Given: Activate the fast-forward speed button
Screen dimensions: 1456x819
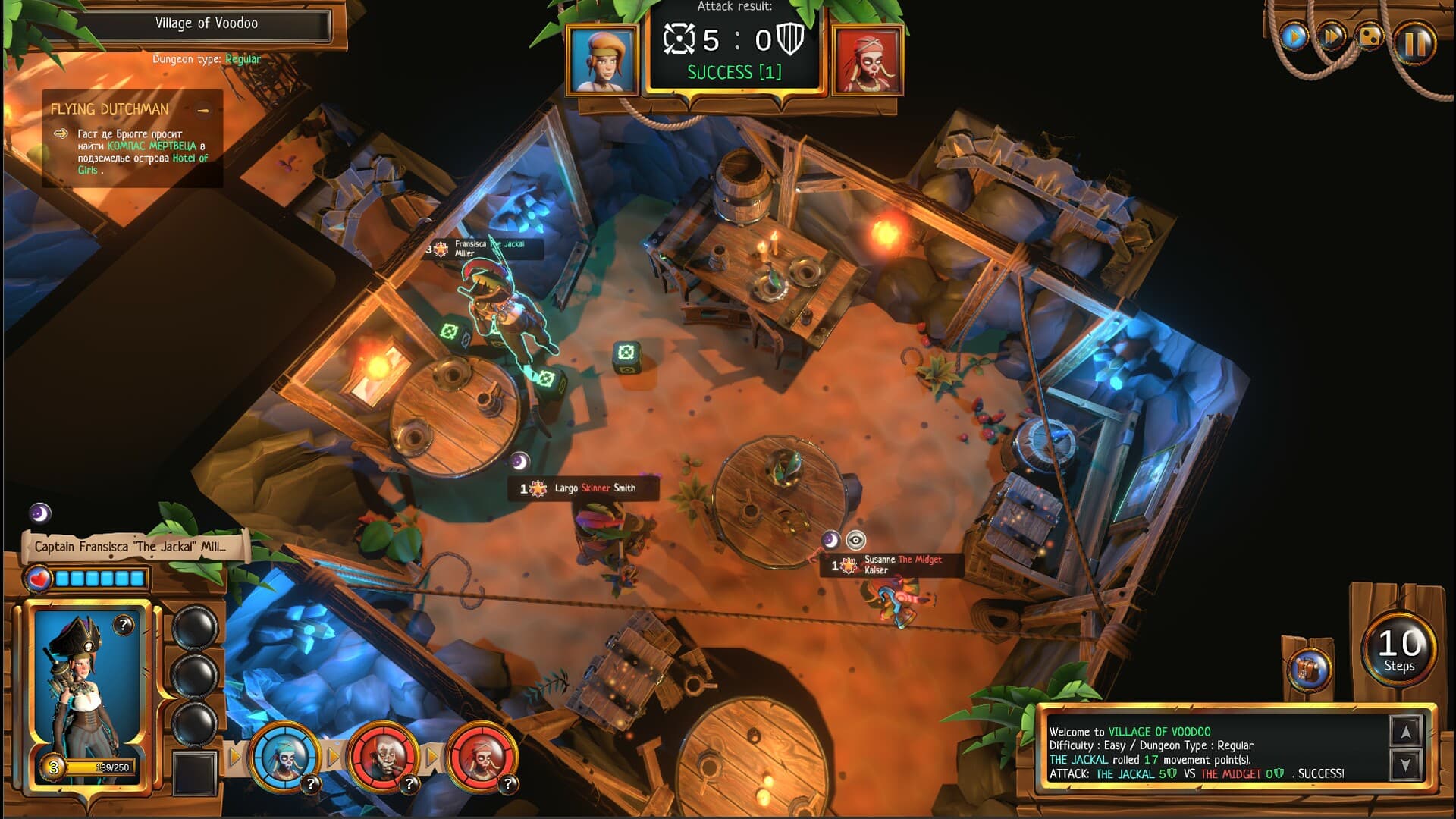Looking at the screenshot, I should 1331,36.
